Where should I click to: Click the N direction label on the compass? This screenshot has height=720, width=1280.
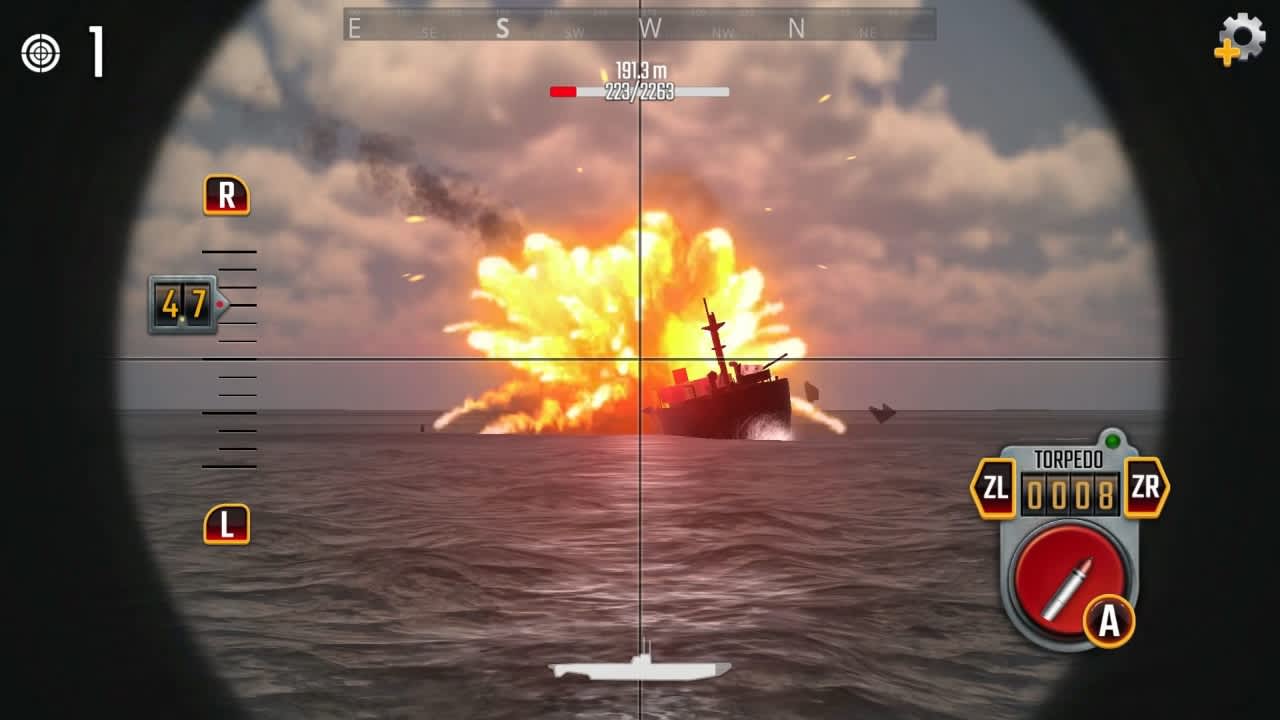click(x=795, y=28)
